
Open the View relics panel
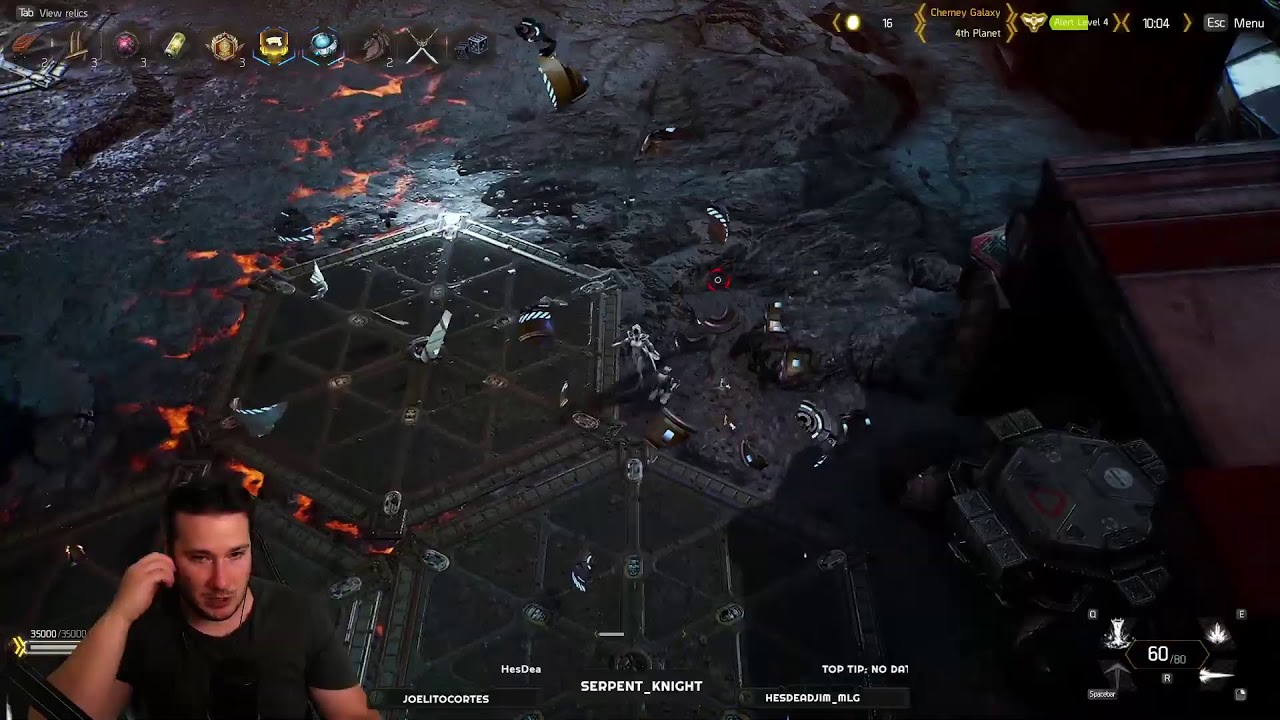(x=62, y=13)
